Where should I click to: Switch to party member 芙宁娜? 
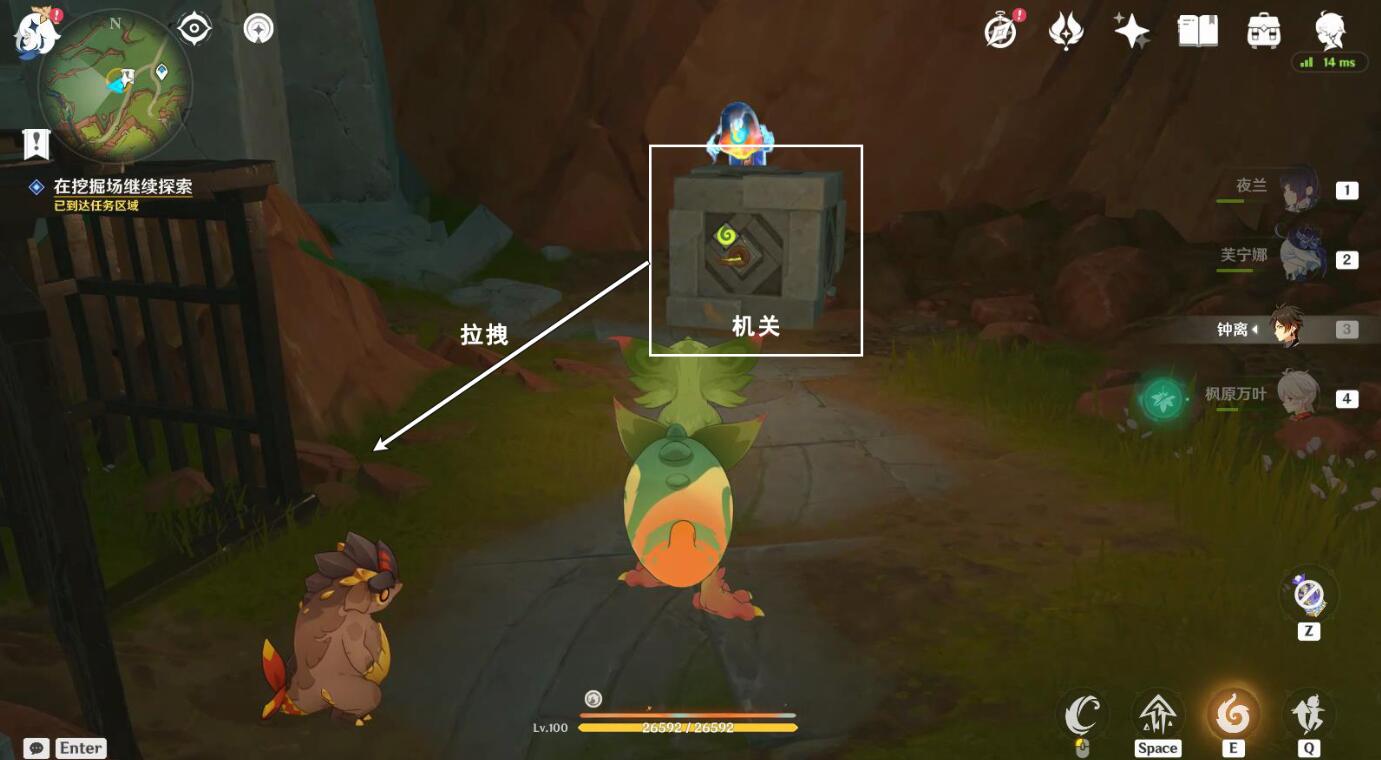pos(1300,258)
